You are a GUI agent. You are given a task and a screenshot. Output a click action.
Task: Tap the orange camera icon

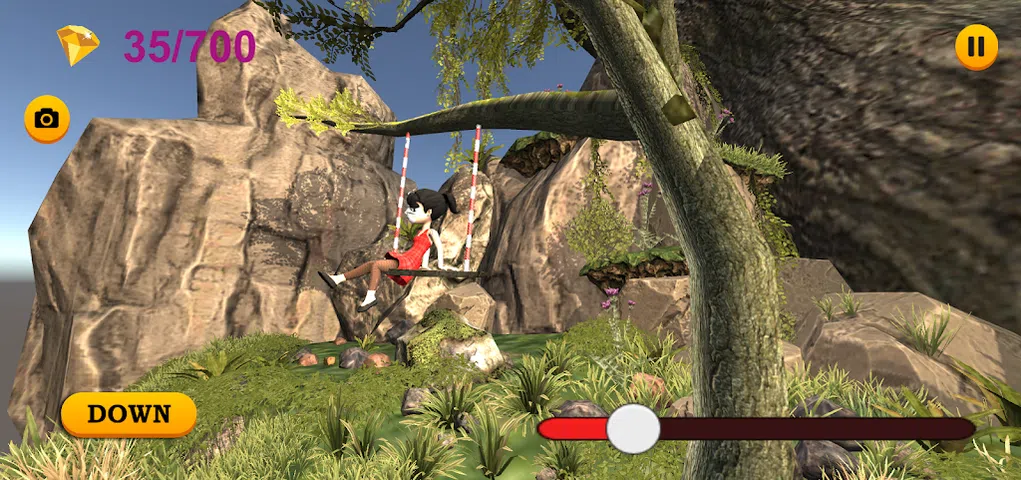click(x=46, y=120)
